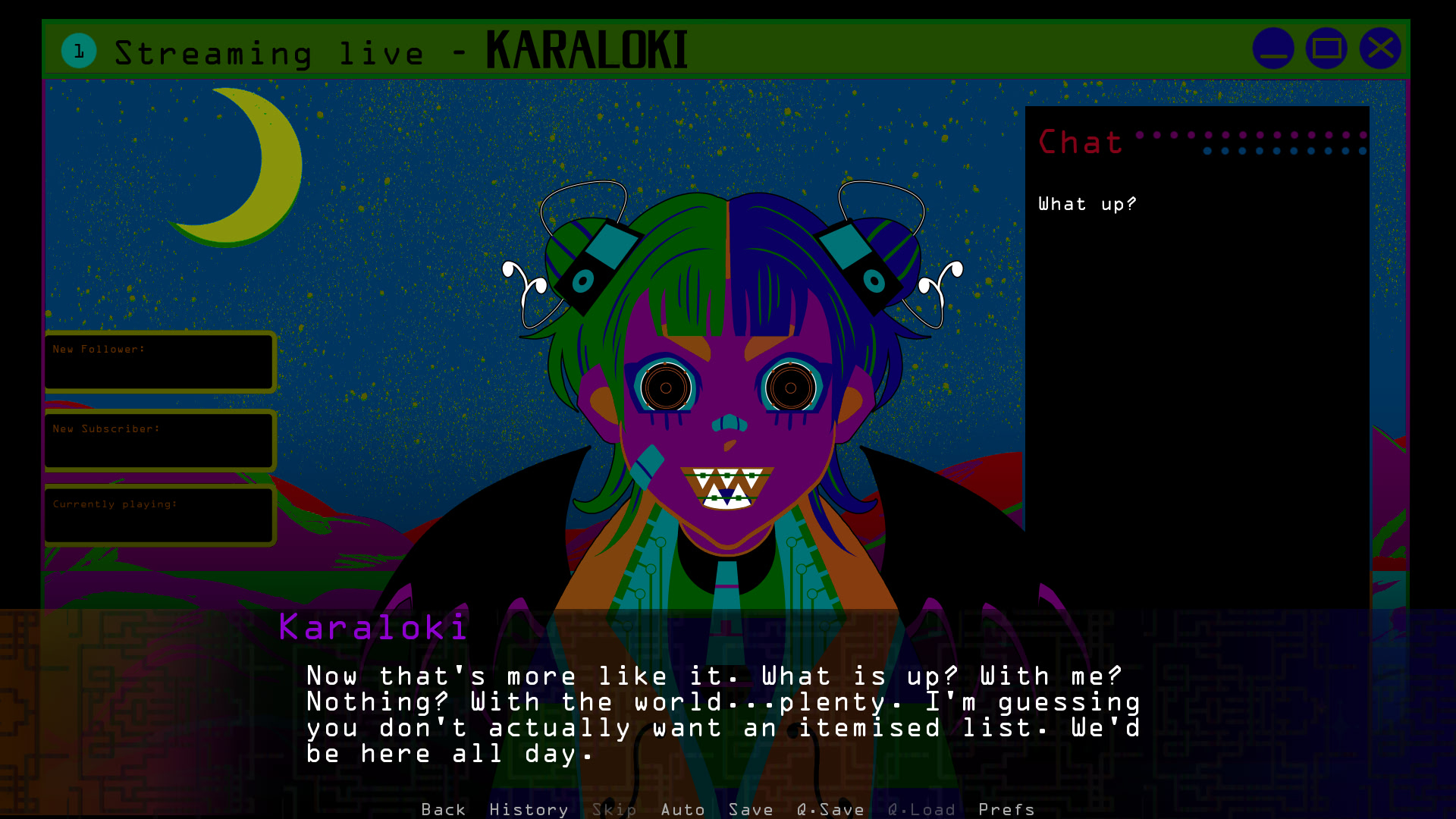Click the speaker module on Karaloki's right hair bun
The height and width of the screenshot is (819, 1456).
(597, 262)
